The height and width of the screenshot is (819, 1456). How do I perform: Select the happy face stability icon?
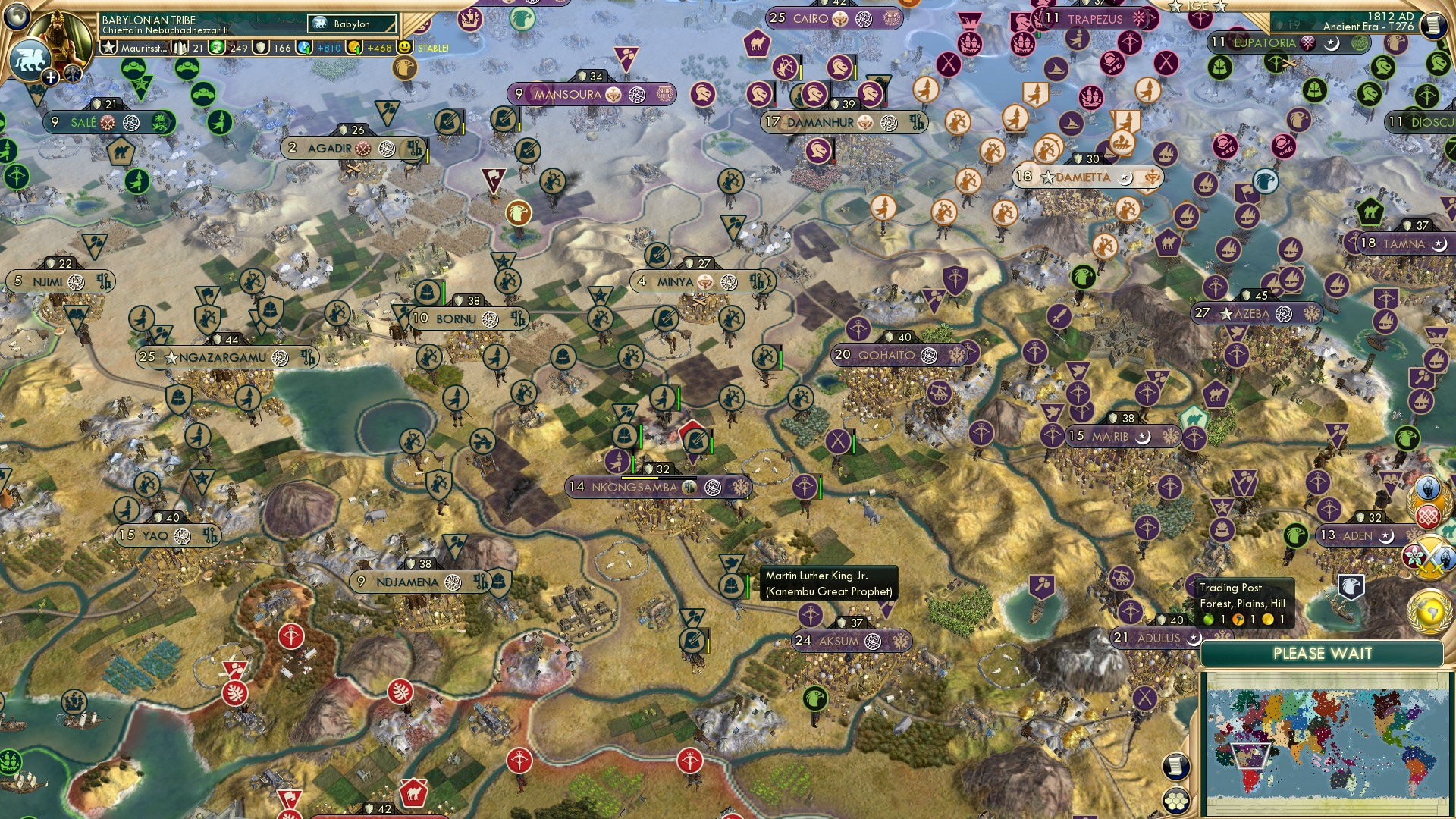tap(406, 48)
